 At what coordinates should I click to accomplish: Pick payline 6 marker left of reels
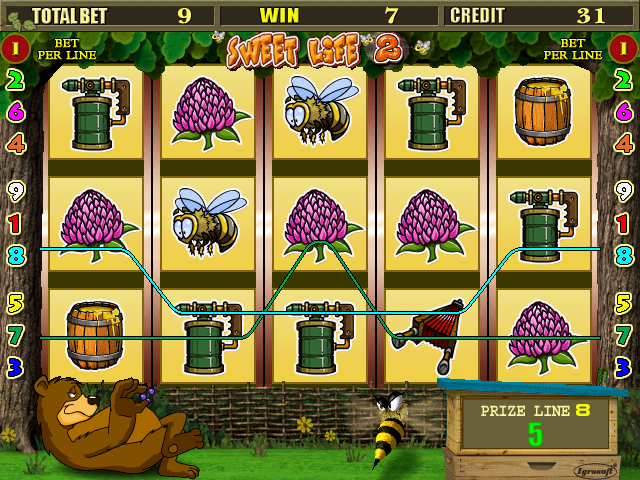click(15, 112)
